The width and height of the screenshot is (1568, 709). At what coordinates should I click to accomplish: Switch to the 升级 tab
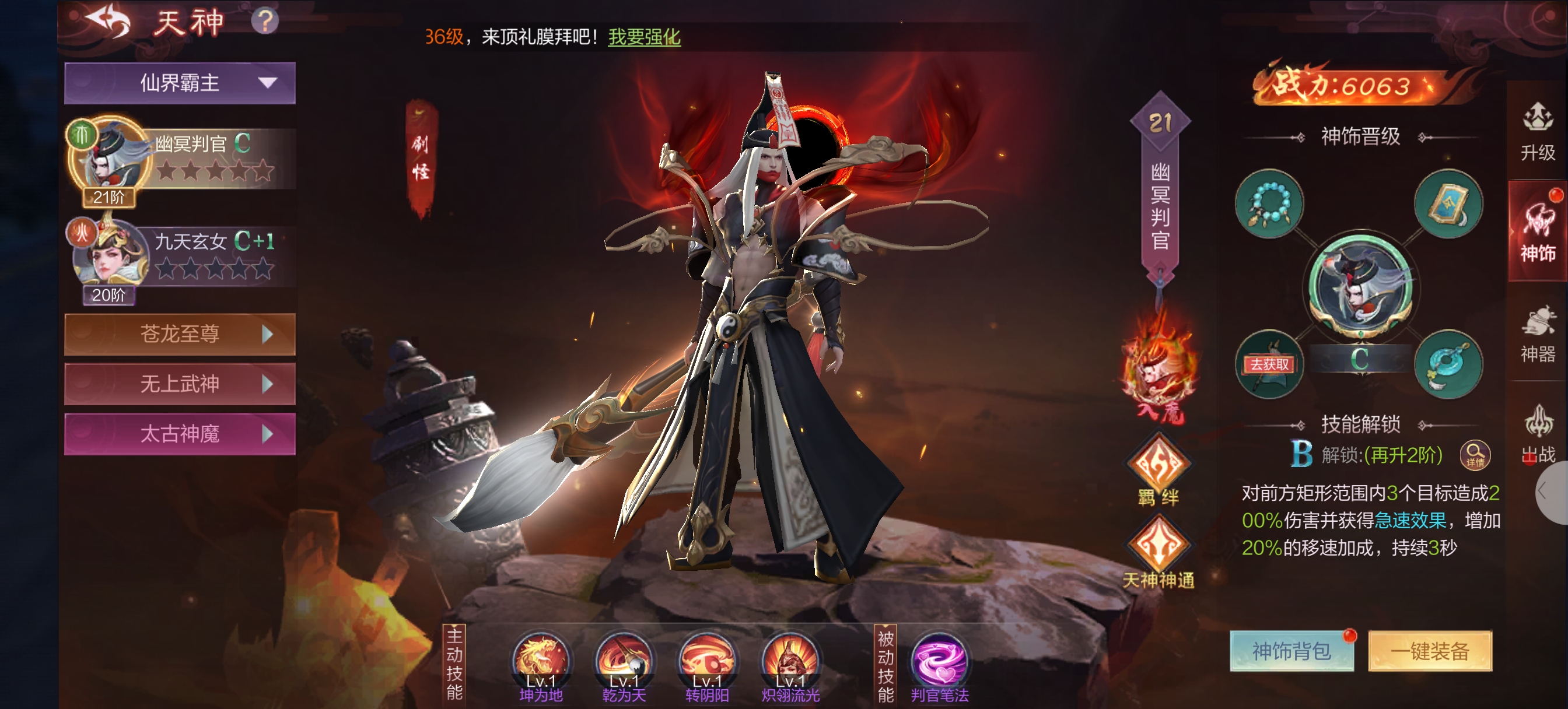coord(1538,132)
